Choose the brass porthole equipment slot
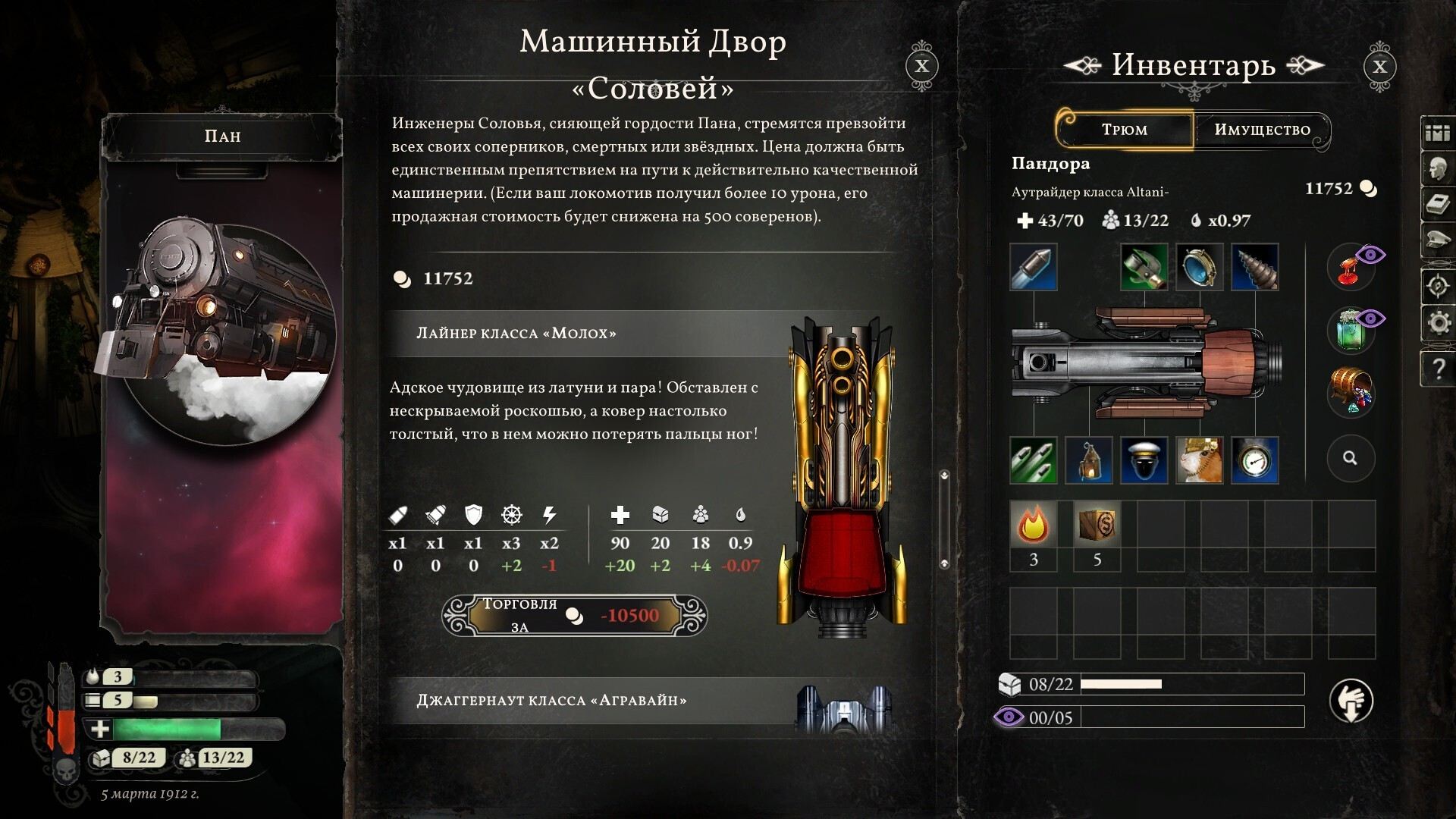 [1199, 267]
